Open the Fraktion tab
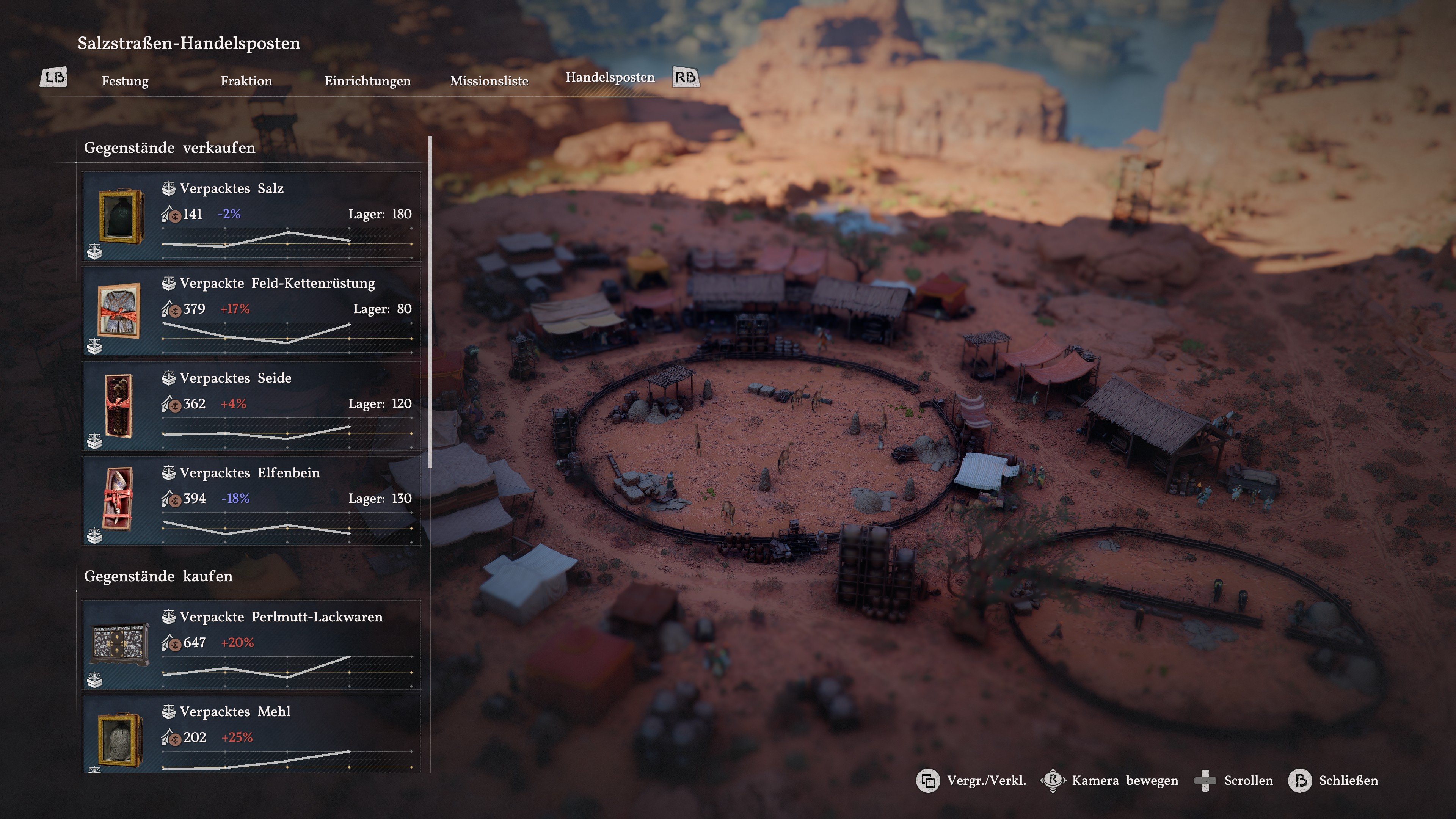 point(246,81)
